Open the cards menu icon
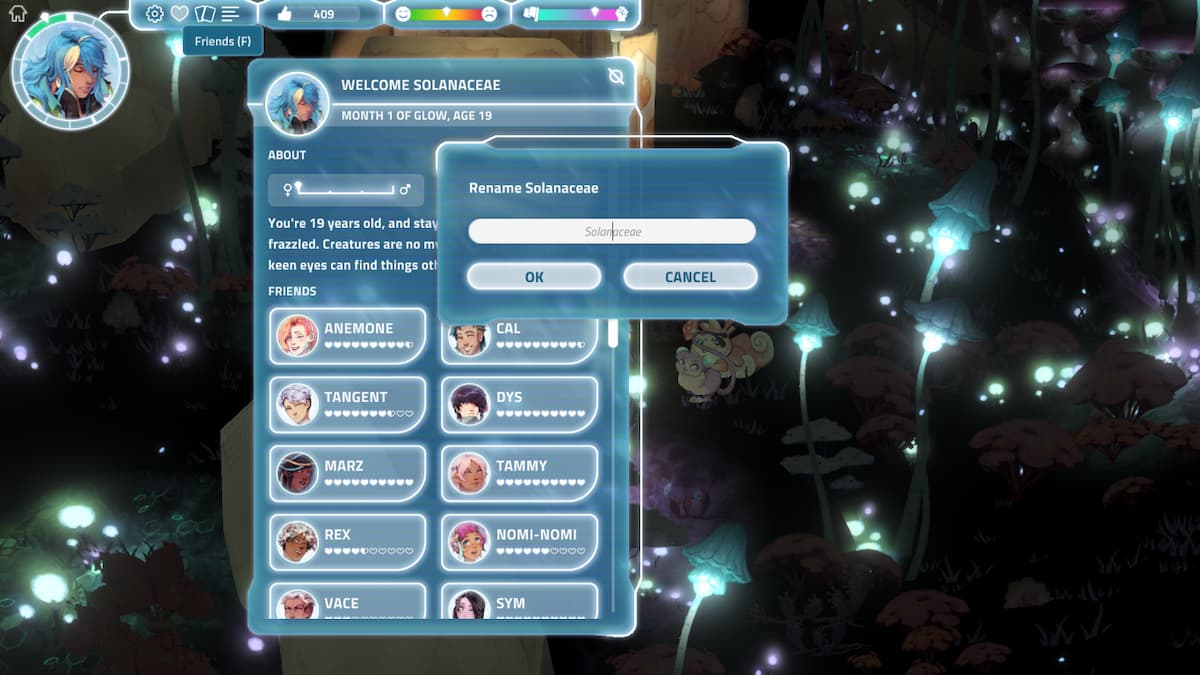 [205, 14]
